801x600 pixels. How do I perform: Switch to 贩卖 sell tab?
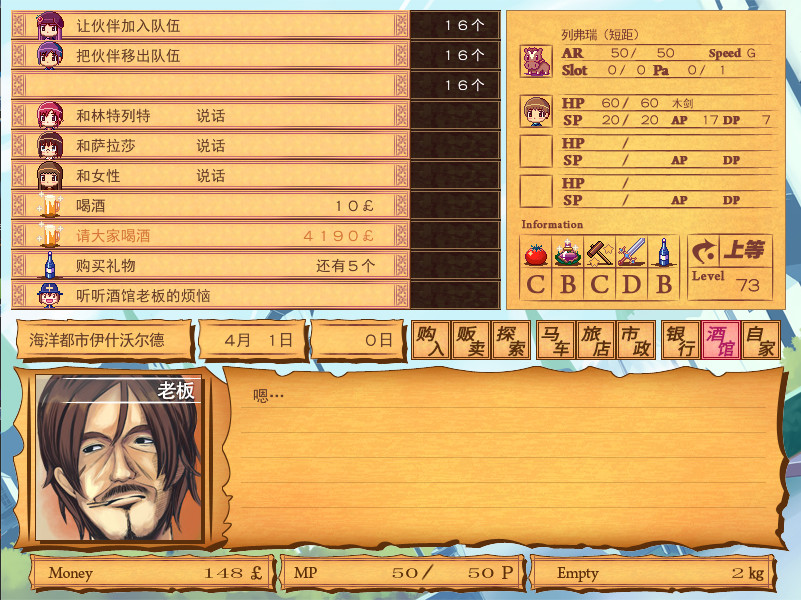coord(471,341)
